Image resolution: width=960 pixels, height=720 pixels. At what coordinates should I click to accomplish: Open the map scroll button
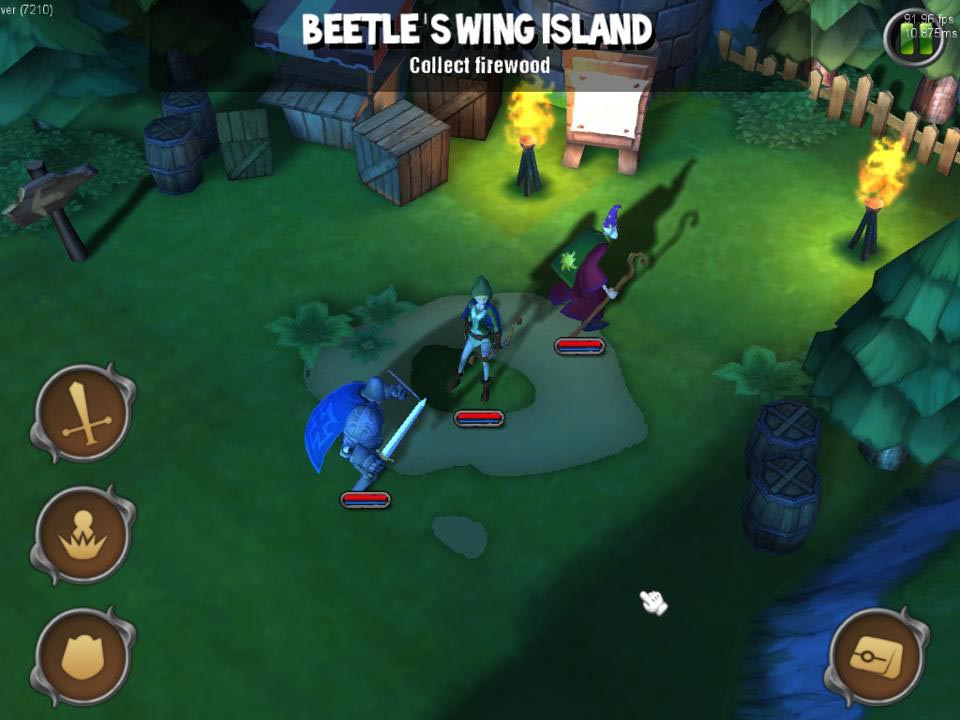(x=876, y=656)
